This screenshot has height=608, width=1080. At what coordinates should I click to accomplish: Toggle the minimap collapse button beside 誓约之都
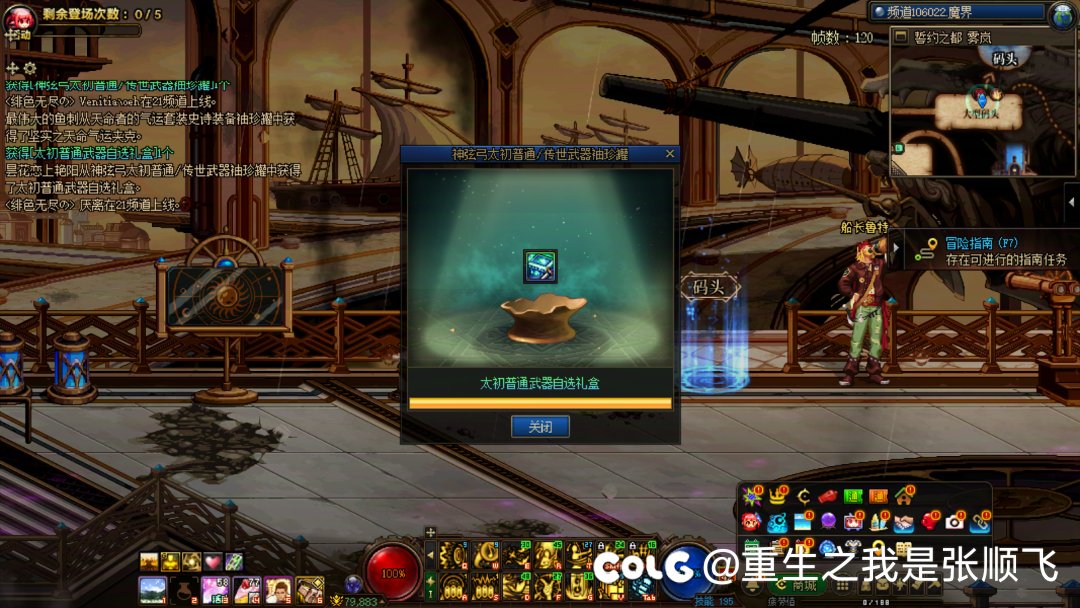[x=901, y=37]
